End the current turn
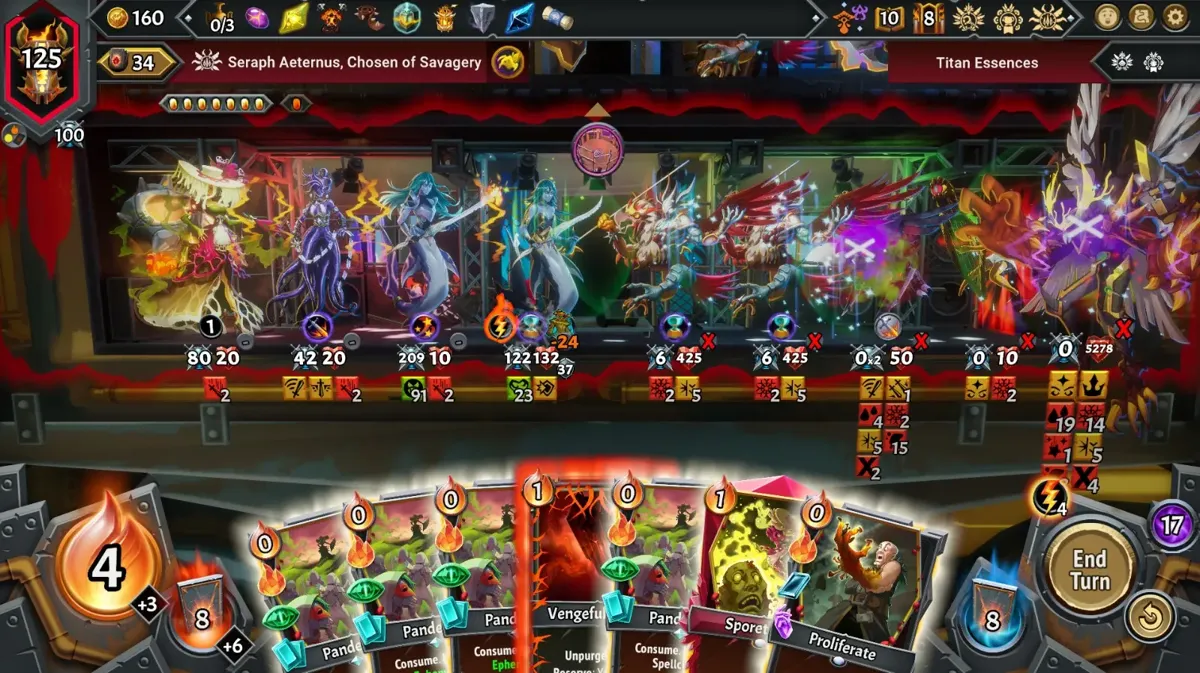The height and width of the screenshot is (673, 1200). pos(1088,568)
